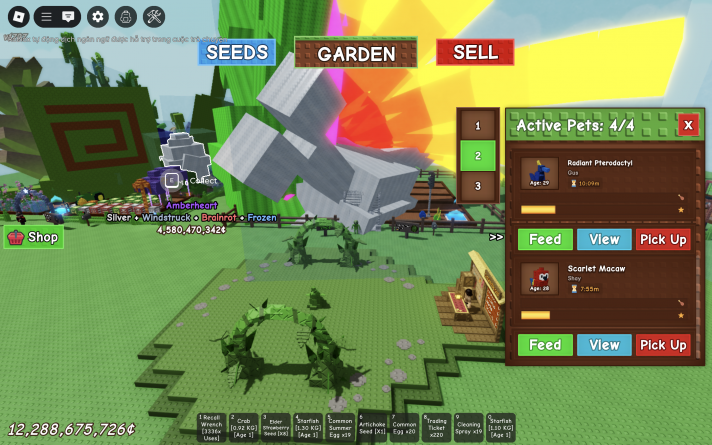Open the backpack inventory
The width and height of the screenshot is (712, 445).
click(x=126, y=16)
